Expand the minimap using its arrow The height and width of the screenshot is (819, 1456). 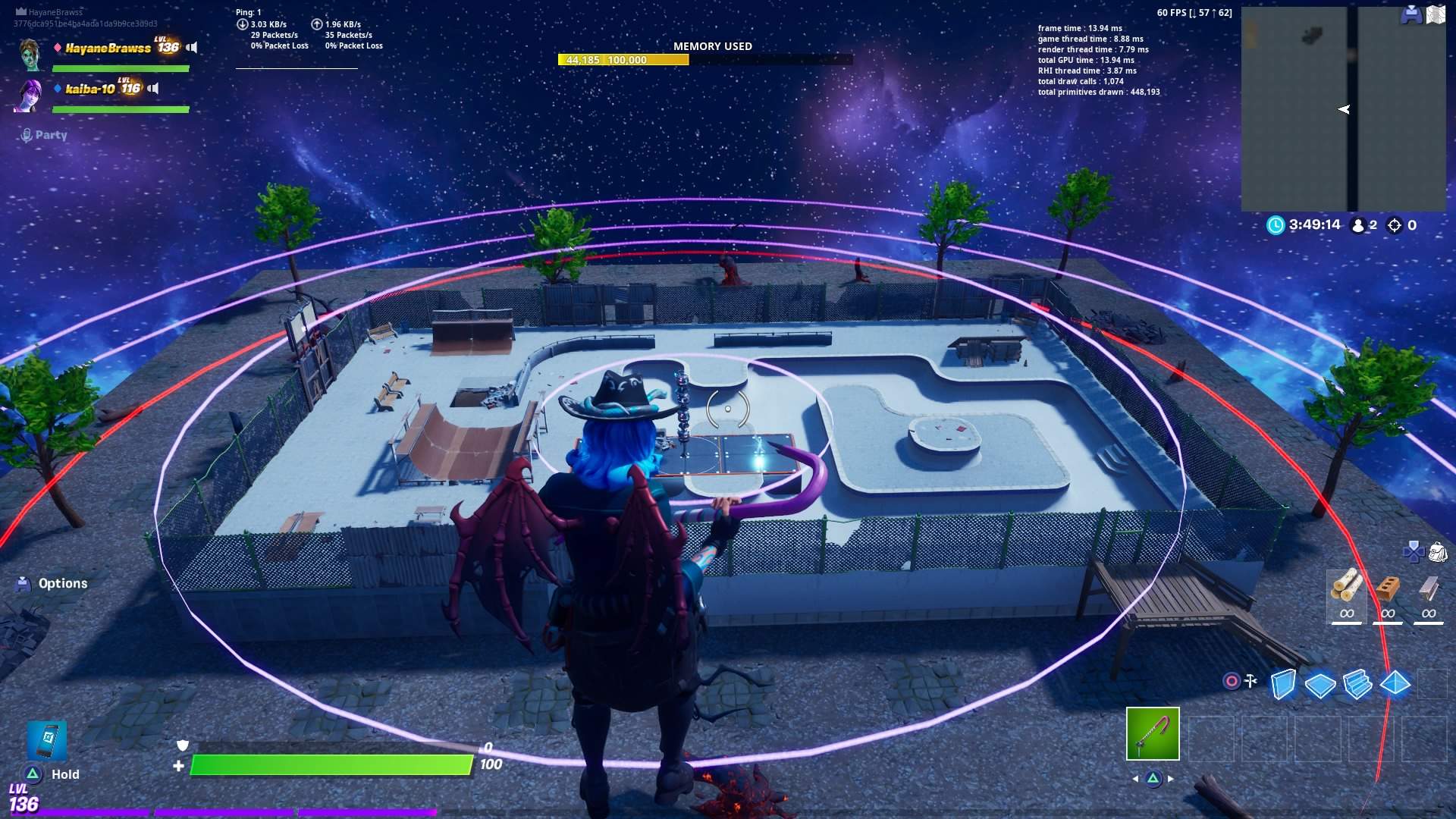[1343, 108]
